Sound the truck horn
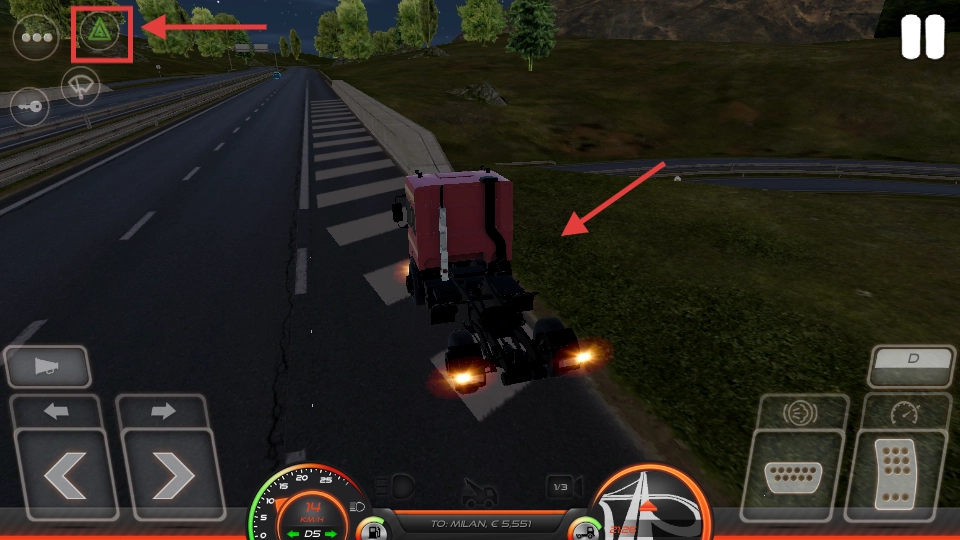The width and height of the screenshot is (960, 540). tap(47, 367)
